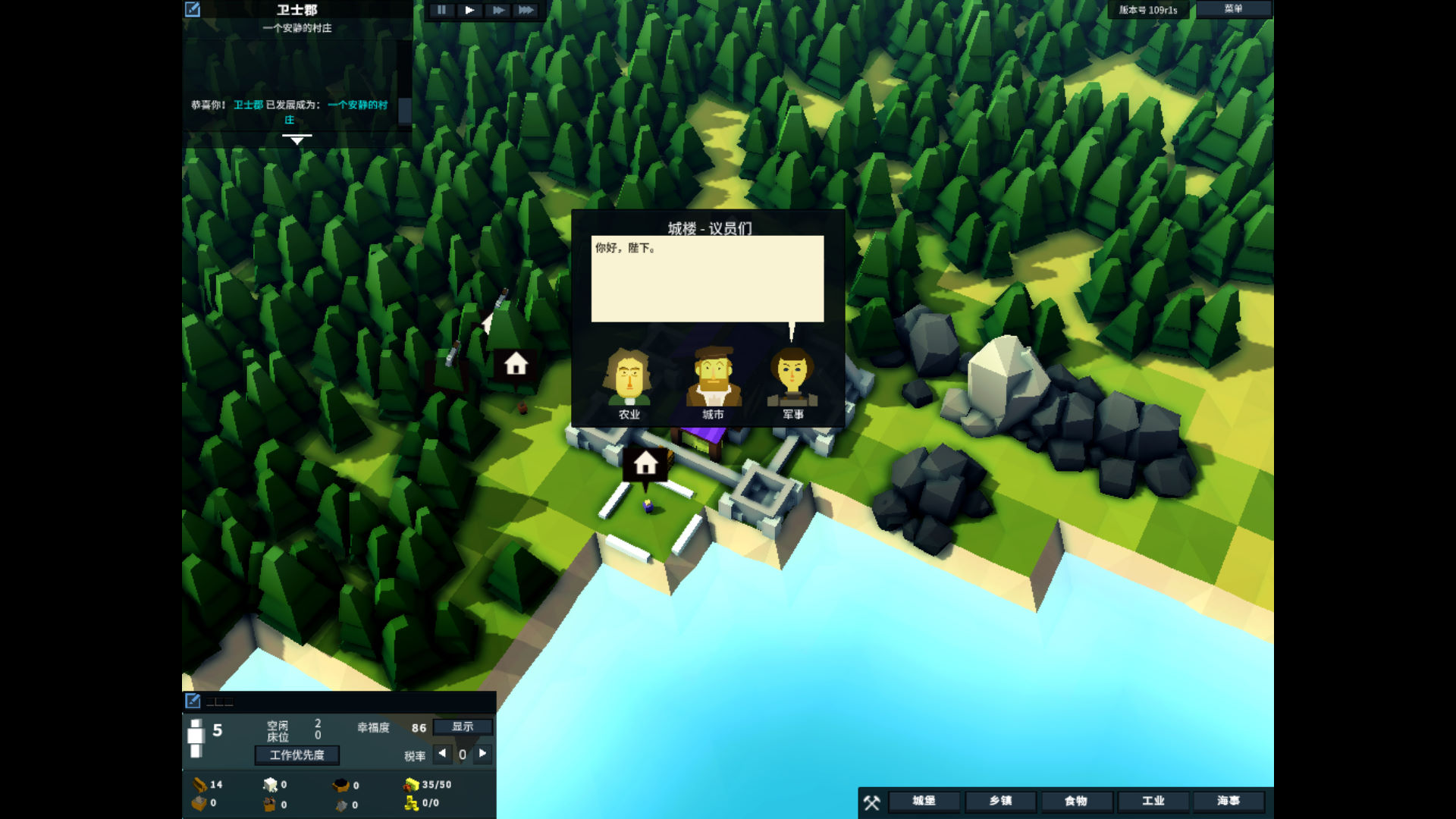Pause the game speed
Image resolution: width=1456 pixels, height=819 pixels.
[x=441, y=10]
